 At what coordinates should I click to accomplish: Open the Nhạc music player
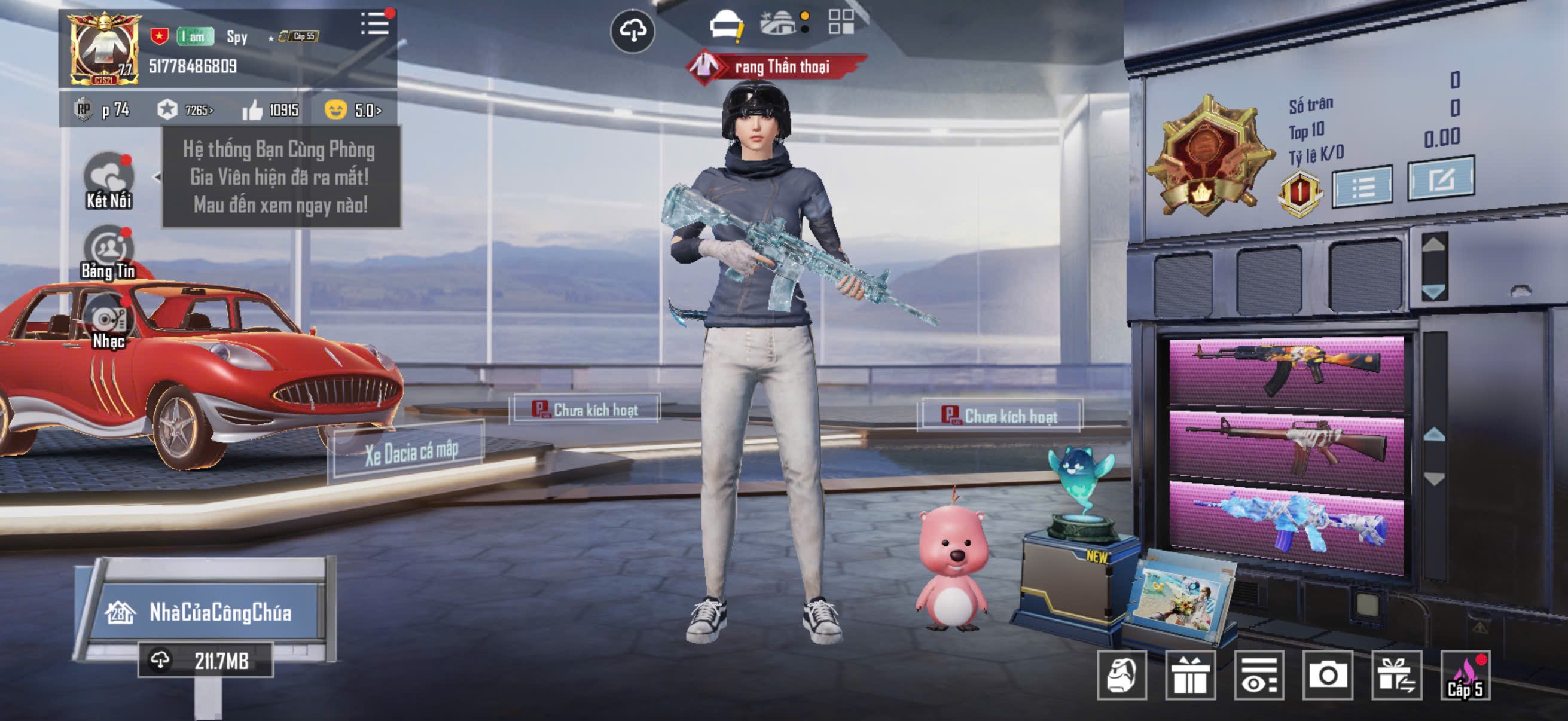tap(109, 323)
